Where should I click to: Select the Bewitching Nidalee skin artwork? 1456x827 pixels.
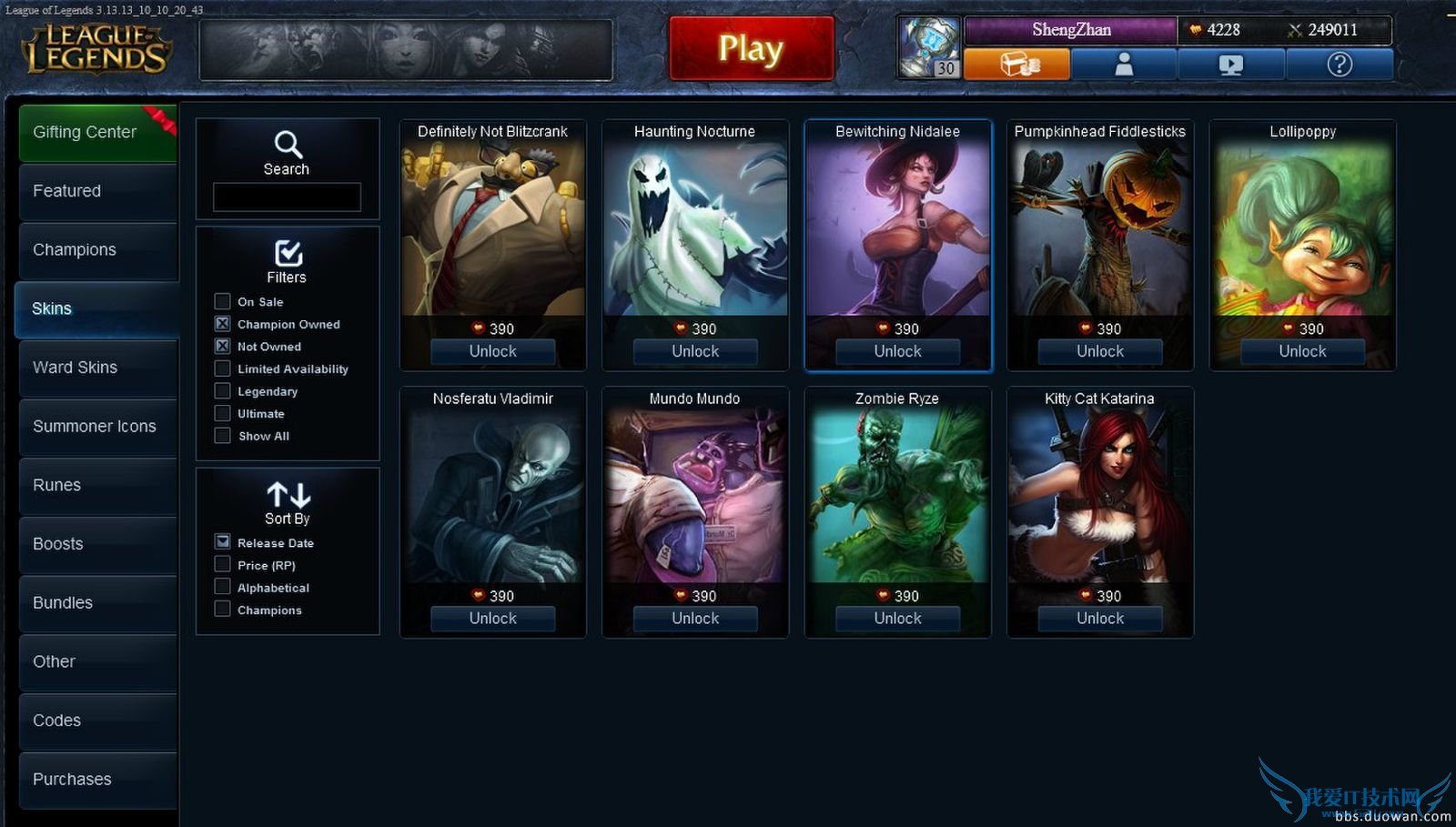(897, 227)
